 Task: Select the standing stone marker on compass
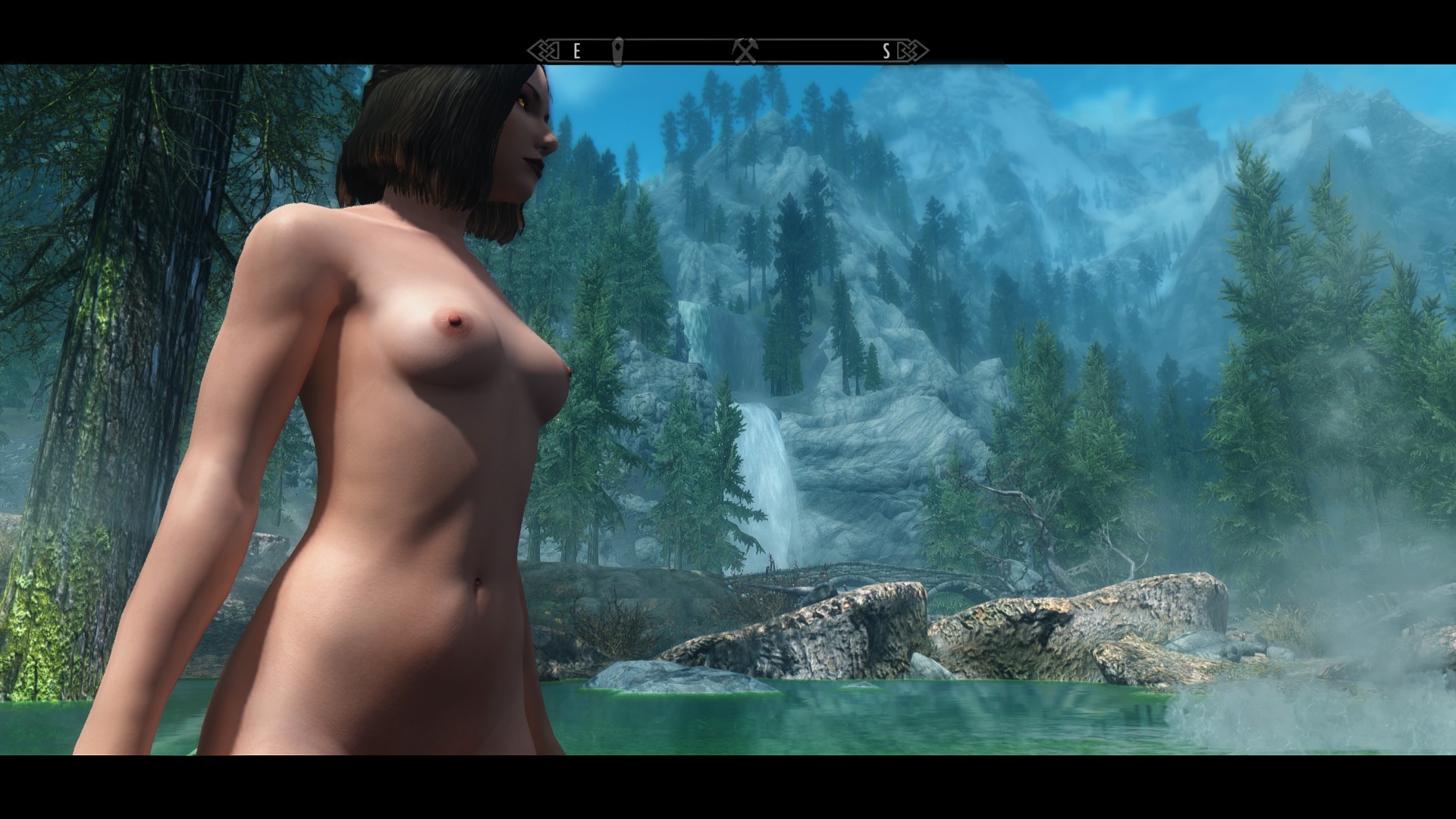617,52
